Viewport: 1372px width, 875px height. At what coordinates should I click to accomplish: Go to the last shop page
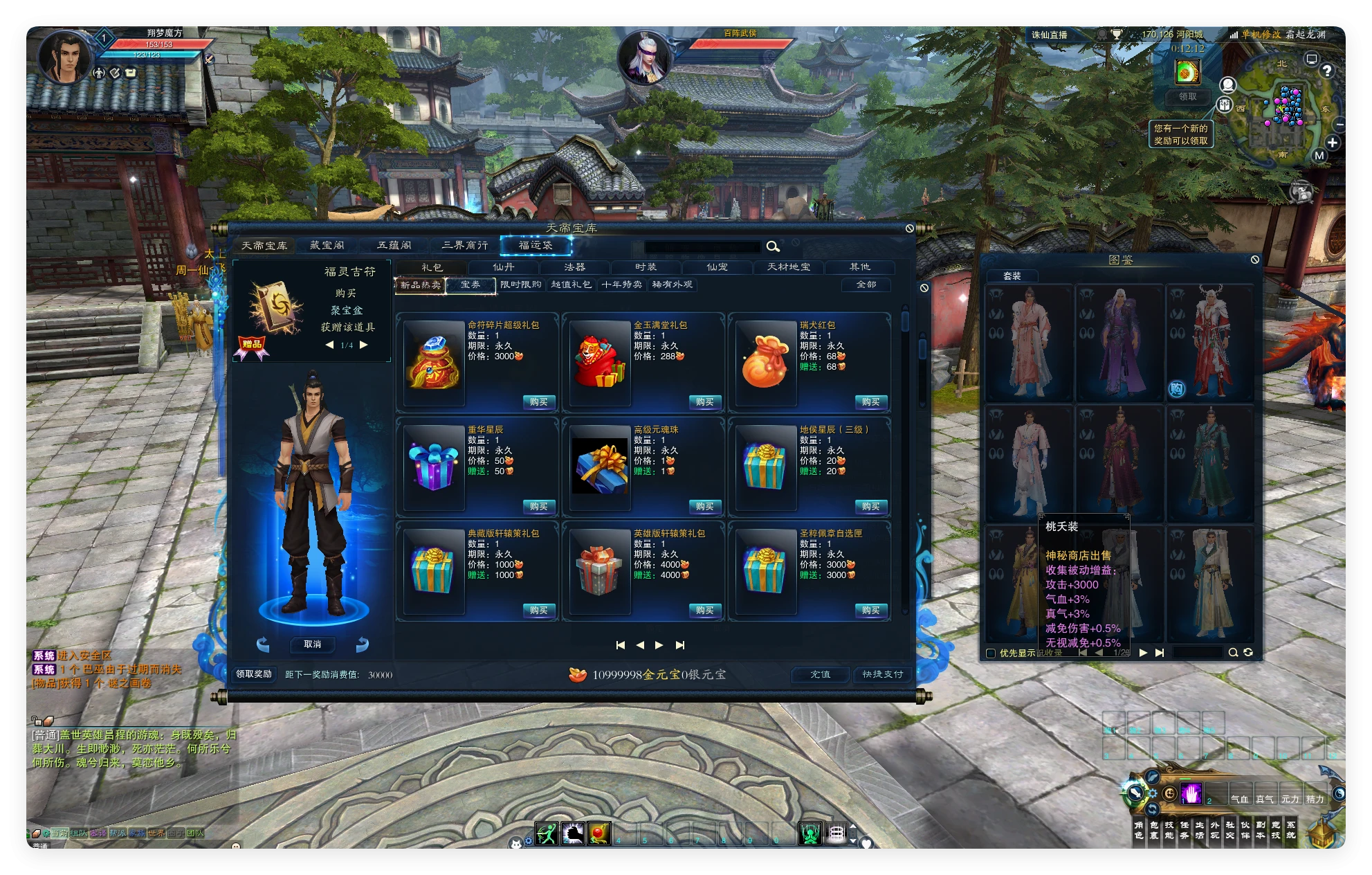680,645
